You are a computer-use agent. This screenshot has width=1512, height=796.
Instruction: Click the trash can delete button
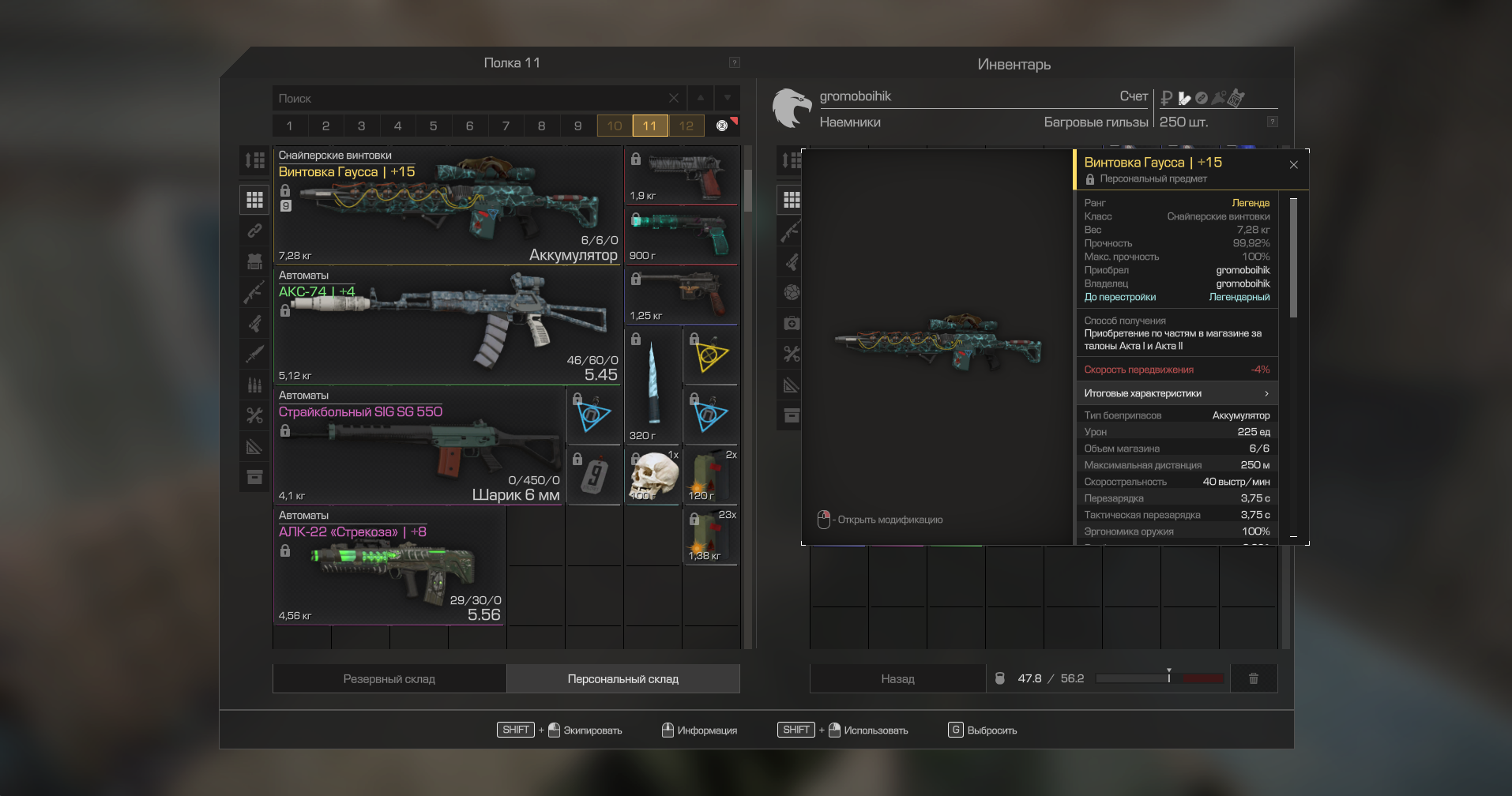click(x=1253, y=678)
